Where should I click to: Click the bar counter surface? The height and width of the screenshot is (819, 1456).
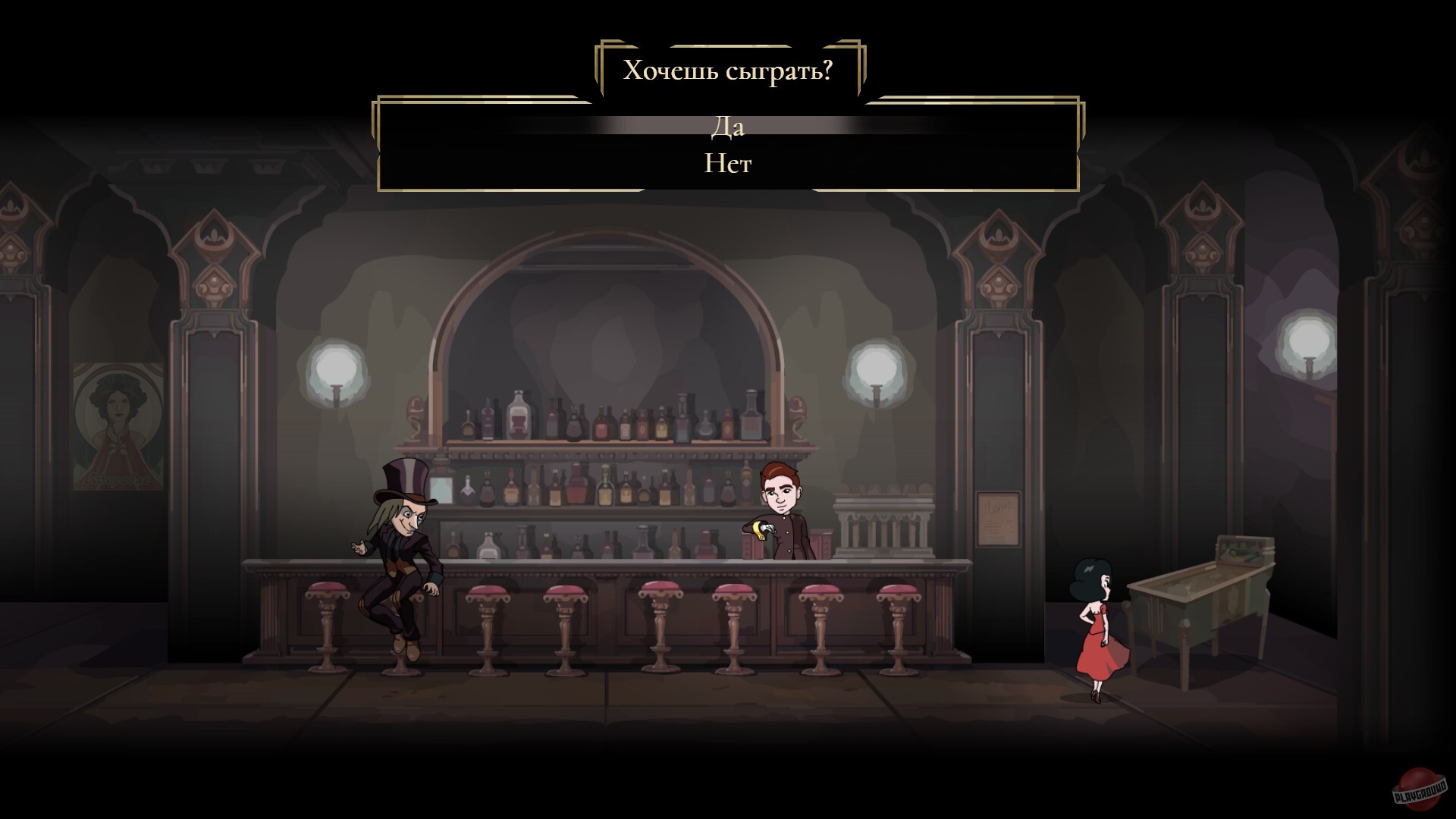[x=607, y=565]
